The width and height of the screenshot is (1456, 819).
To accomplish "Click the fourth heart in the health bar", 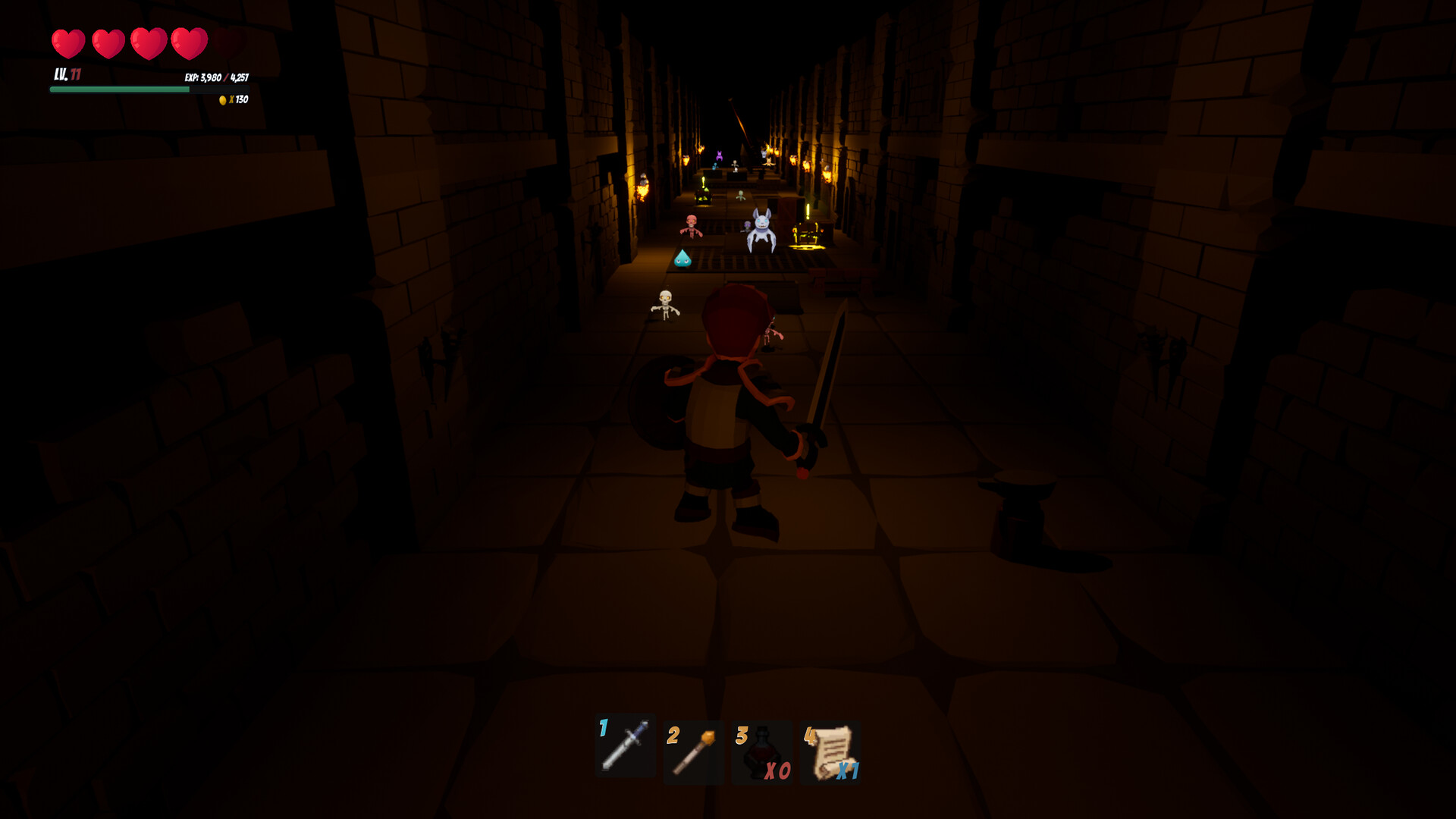I will (x=189, y=42).
